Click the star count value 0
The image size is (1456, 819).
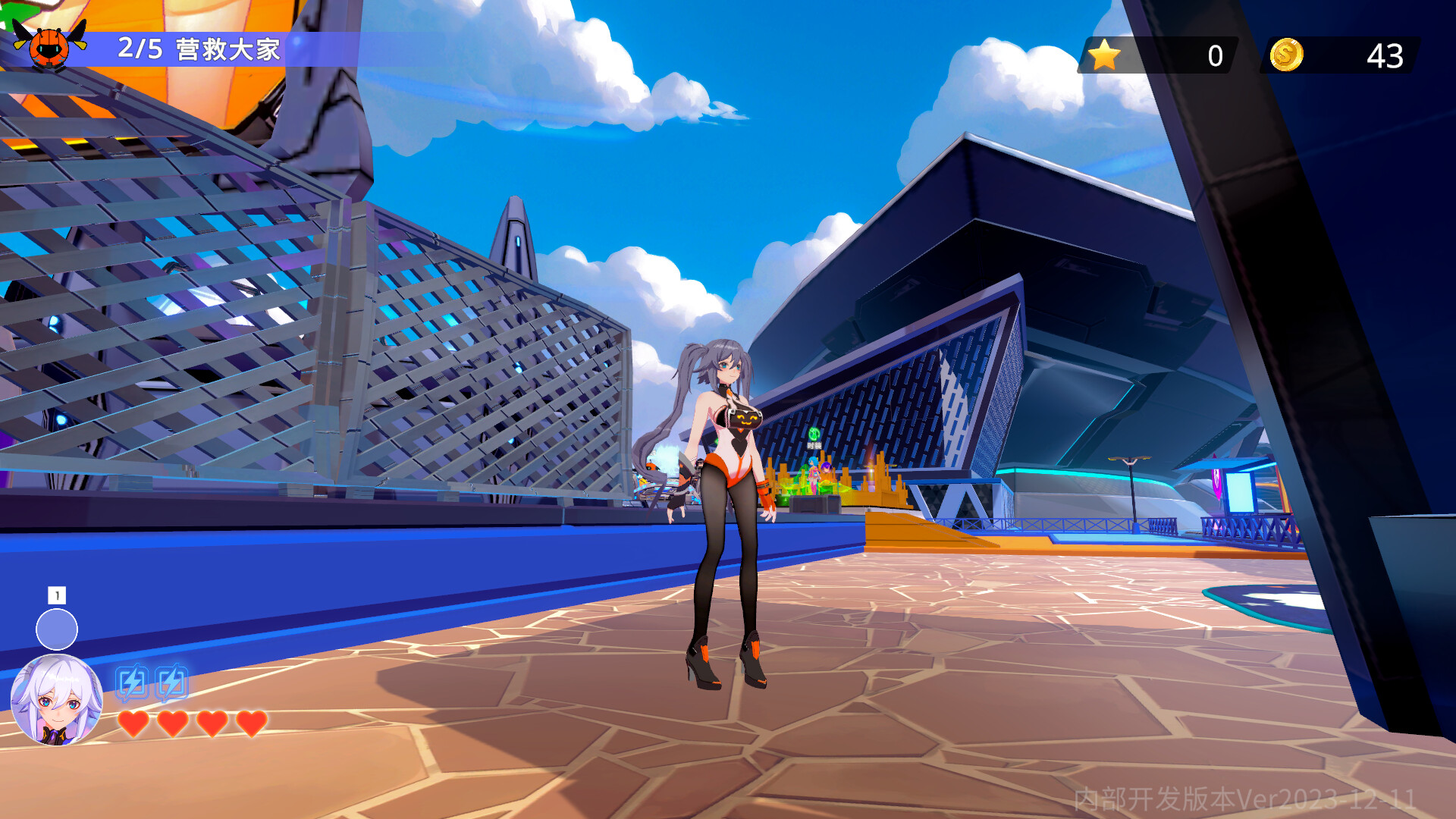coord(1215,54)
